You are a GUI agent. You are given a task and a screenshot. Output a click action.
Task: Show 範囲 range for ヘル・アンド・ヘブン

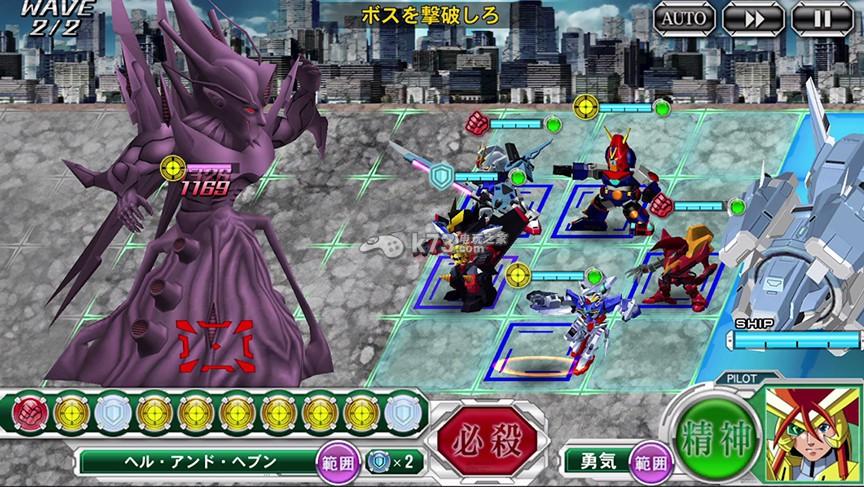pos(332,462)
